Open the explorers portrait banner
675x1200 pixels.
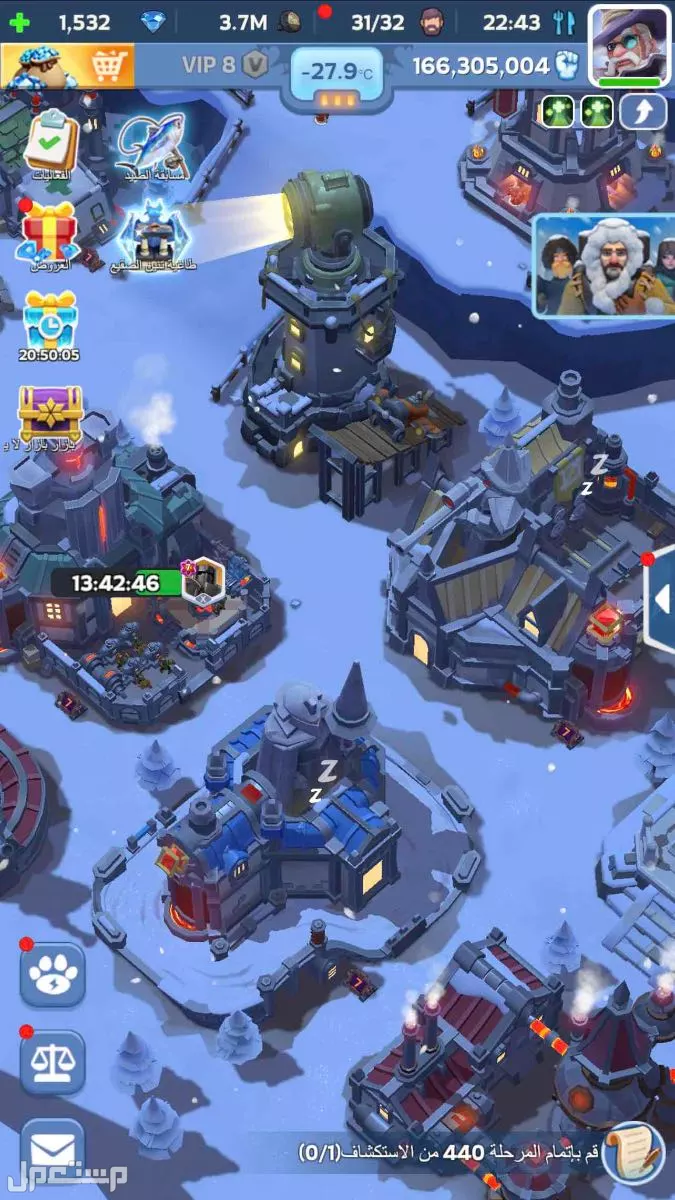point(603,265)
